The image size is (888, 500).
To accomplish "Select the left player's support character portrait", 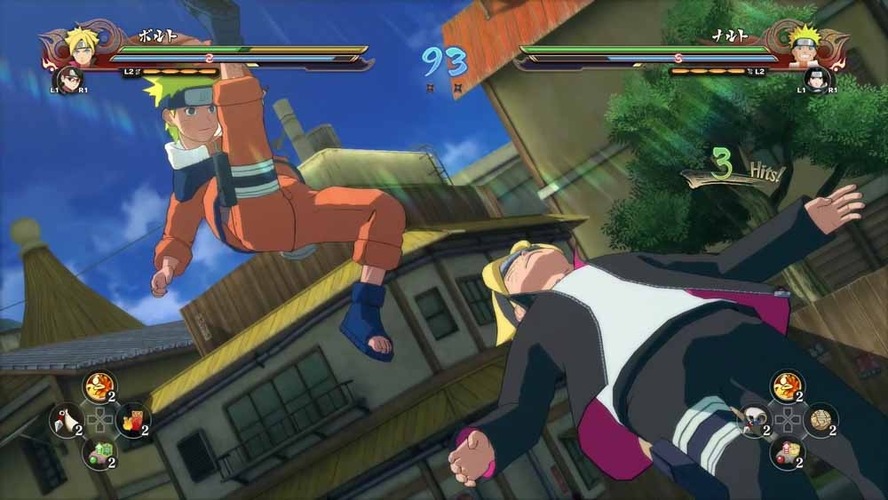I will tap(69, 78).
